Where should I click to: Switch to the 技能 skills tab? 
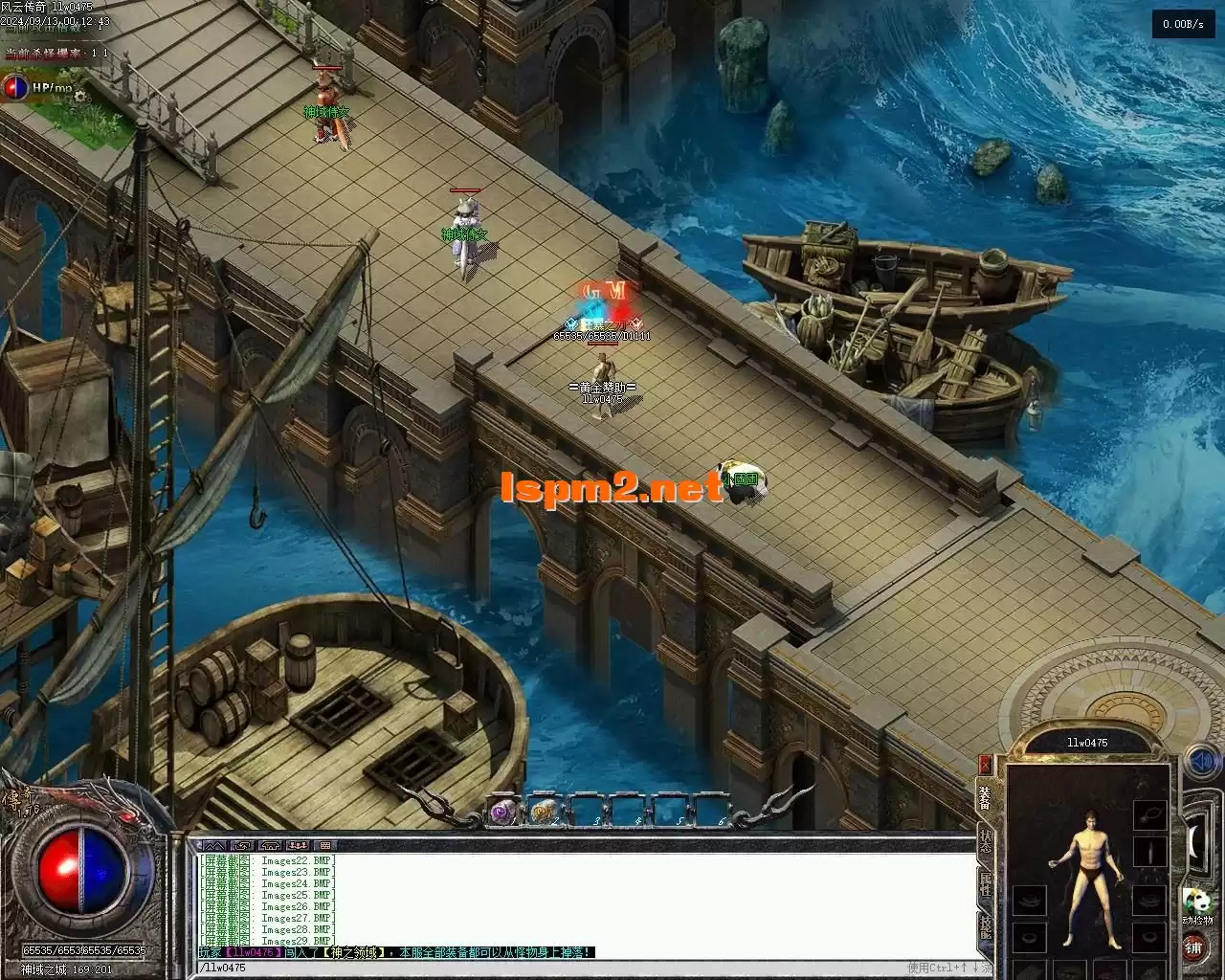985,926
